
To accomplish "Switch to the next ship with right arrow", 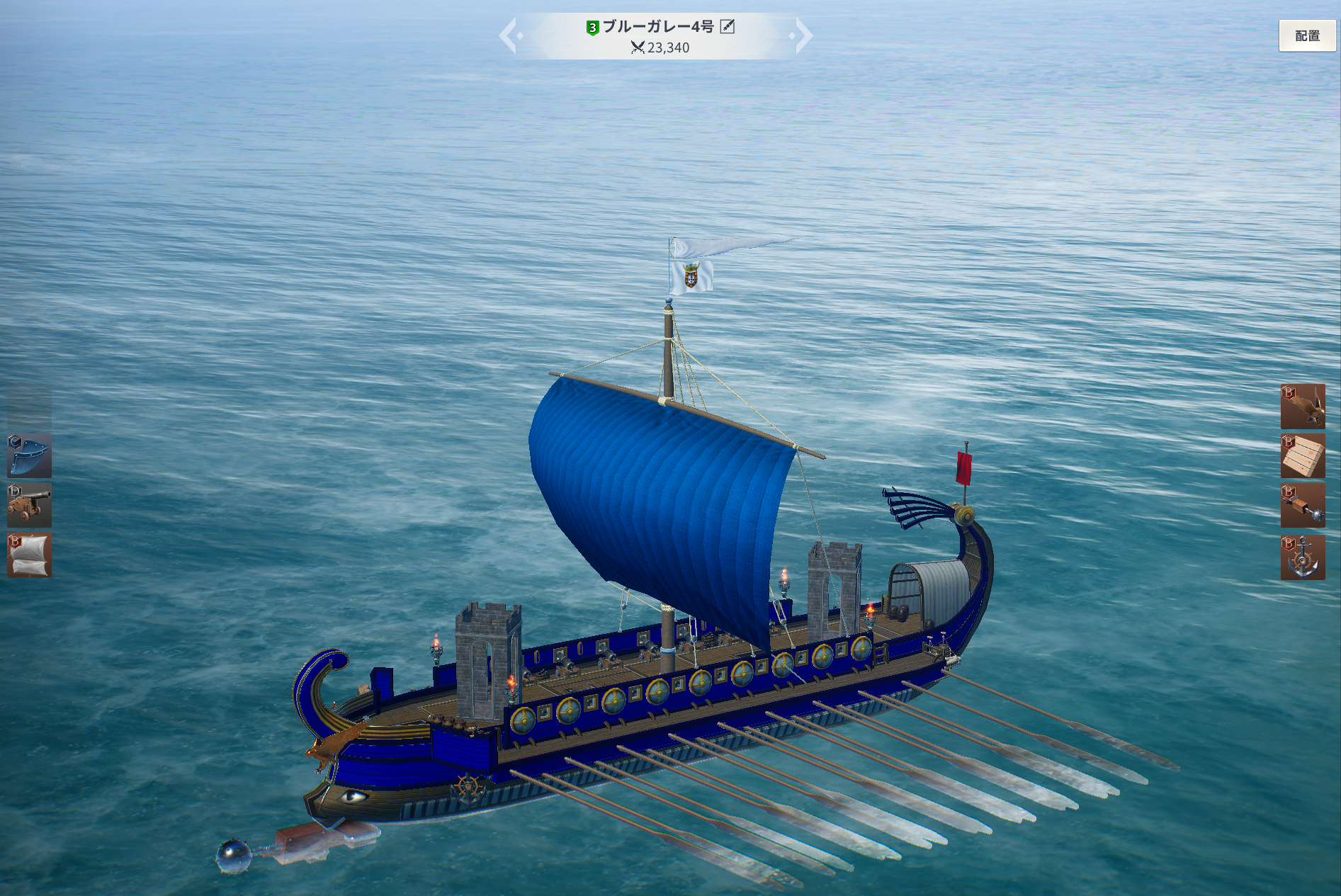I will [x=803, y=35].
